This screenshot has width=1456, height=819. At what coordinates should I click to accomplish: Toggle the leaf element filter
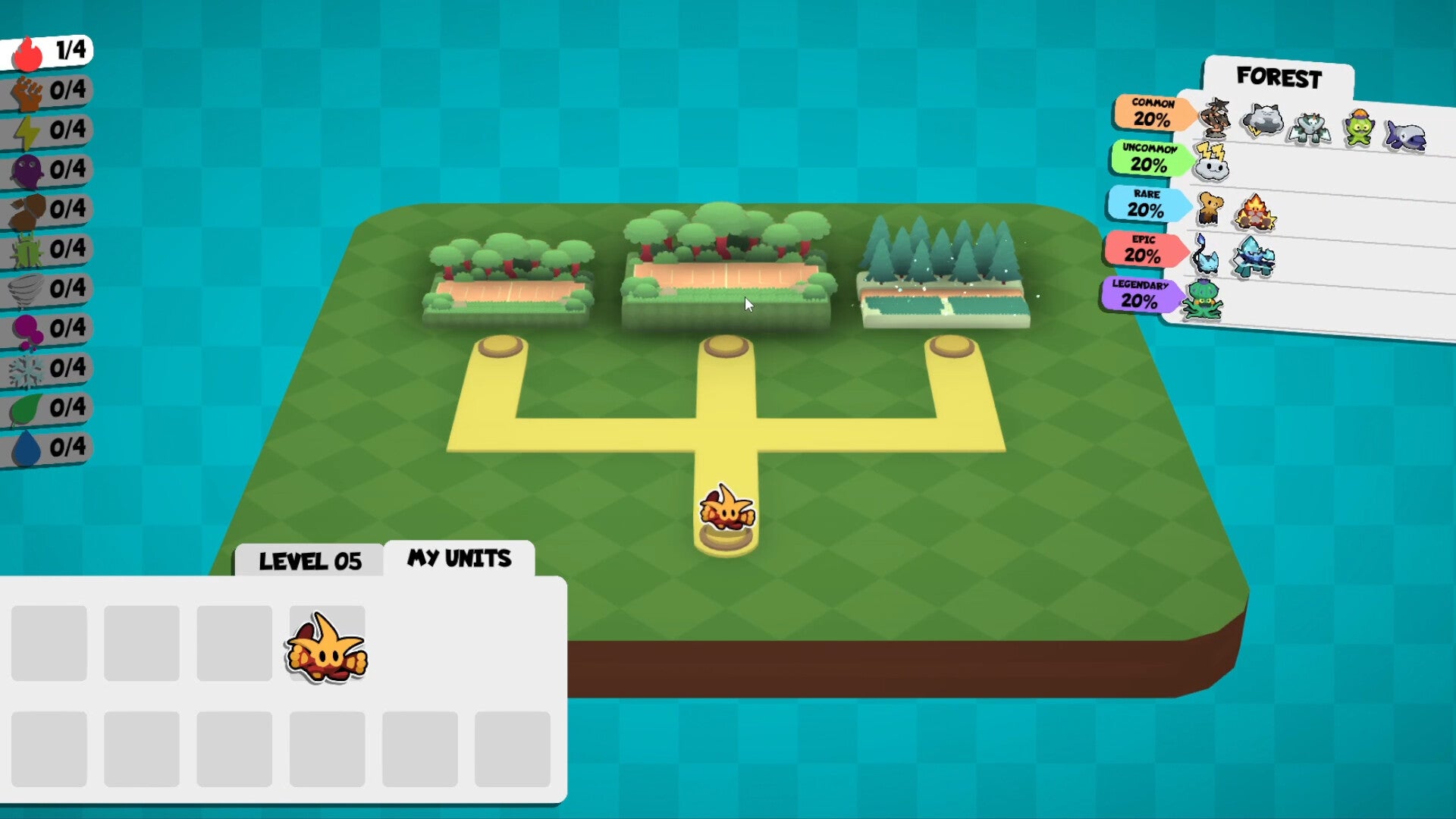[27, 407]
